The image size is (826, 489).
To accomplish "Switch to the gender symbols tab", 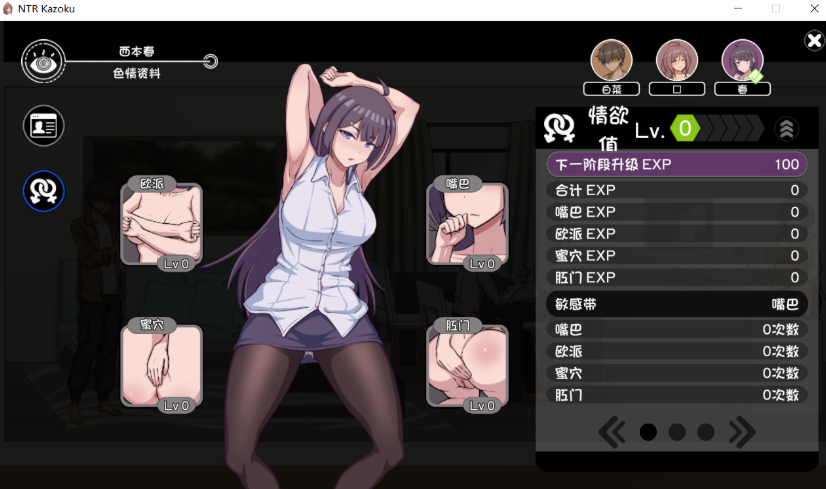I will [x=44, y=191].
